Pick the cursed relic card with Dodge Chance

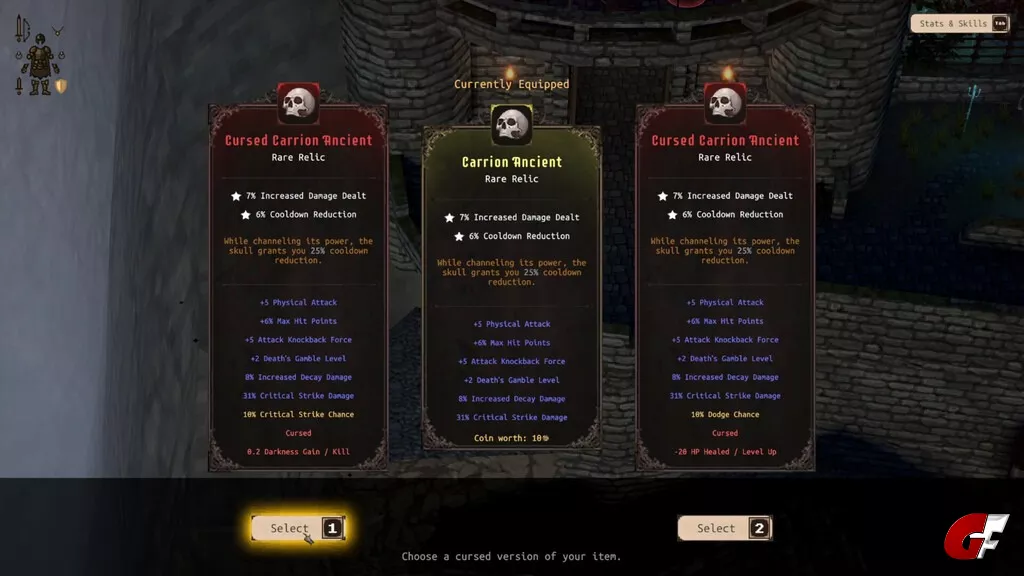[x=725, y=290]
